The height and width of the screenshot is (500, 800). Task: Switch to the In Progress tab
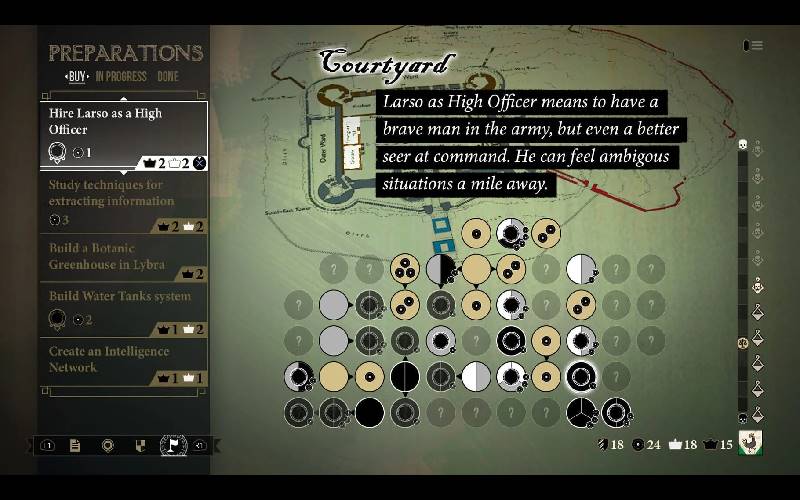(119, 77)
